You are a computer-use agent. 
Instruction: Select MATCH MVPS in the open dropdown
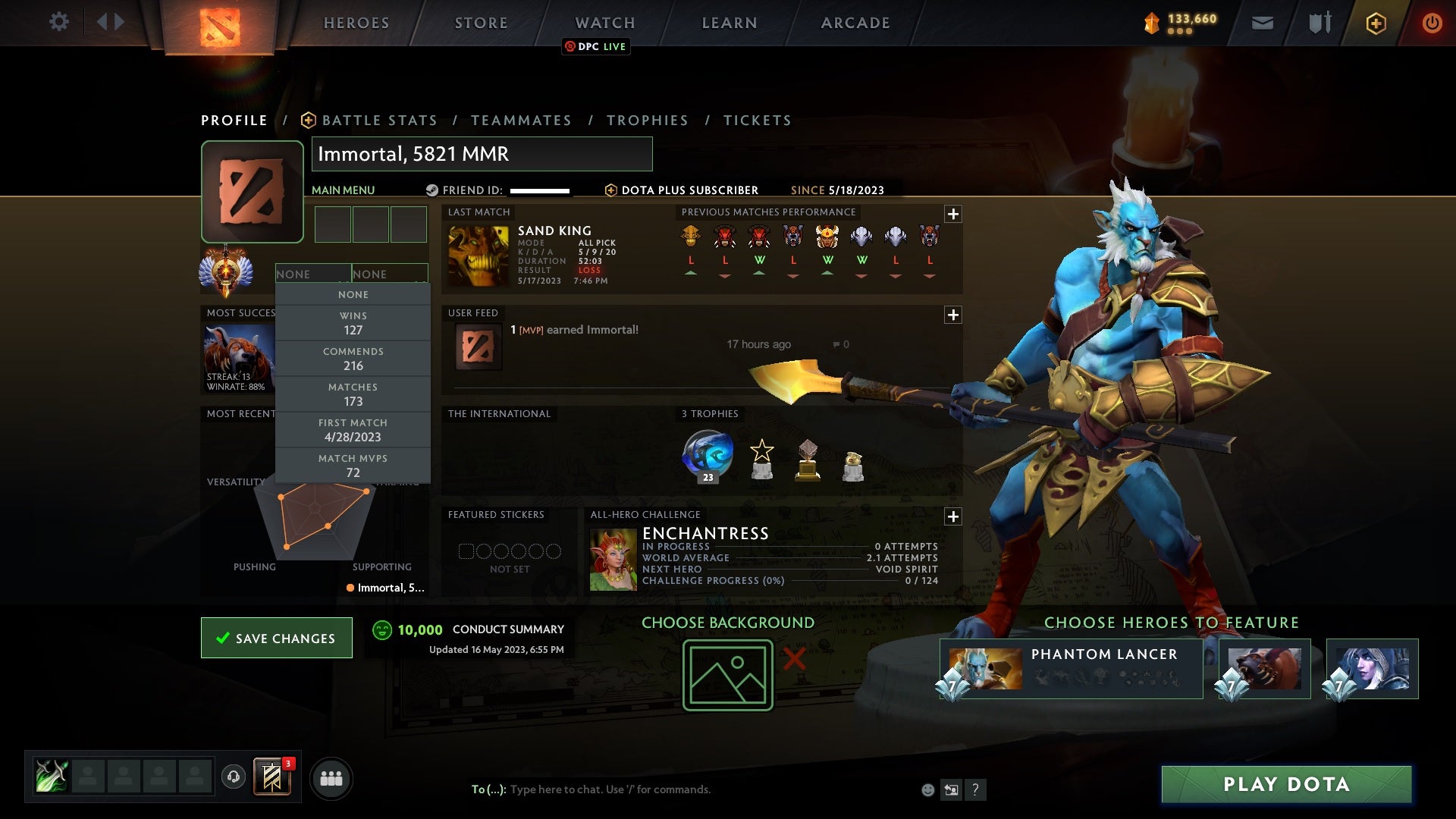(353, 465)
